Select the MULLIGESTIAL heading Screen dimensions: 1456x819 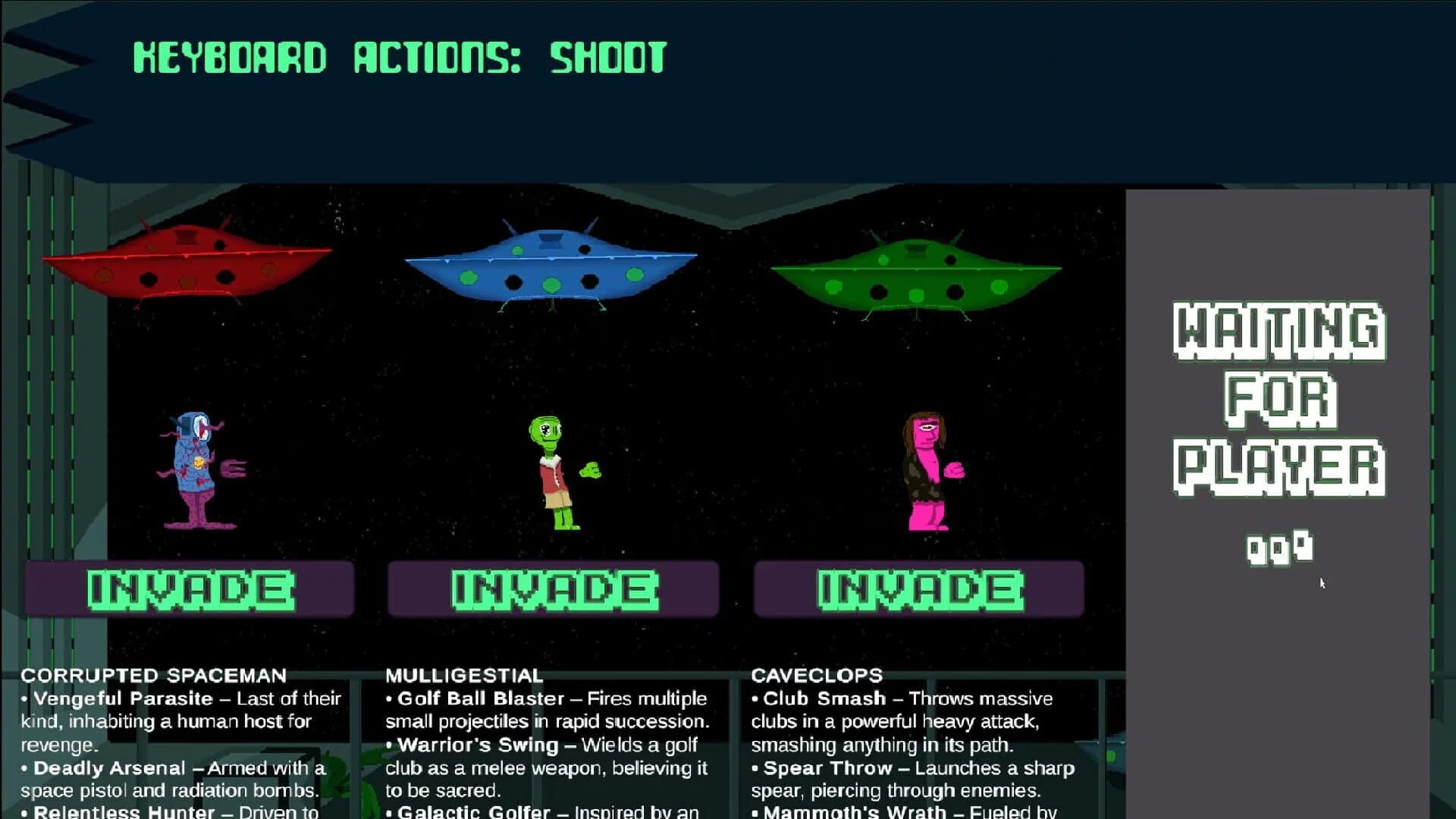(465, 676)
